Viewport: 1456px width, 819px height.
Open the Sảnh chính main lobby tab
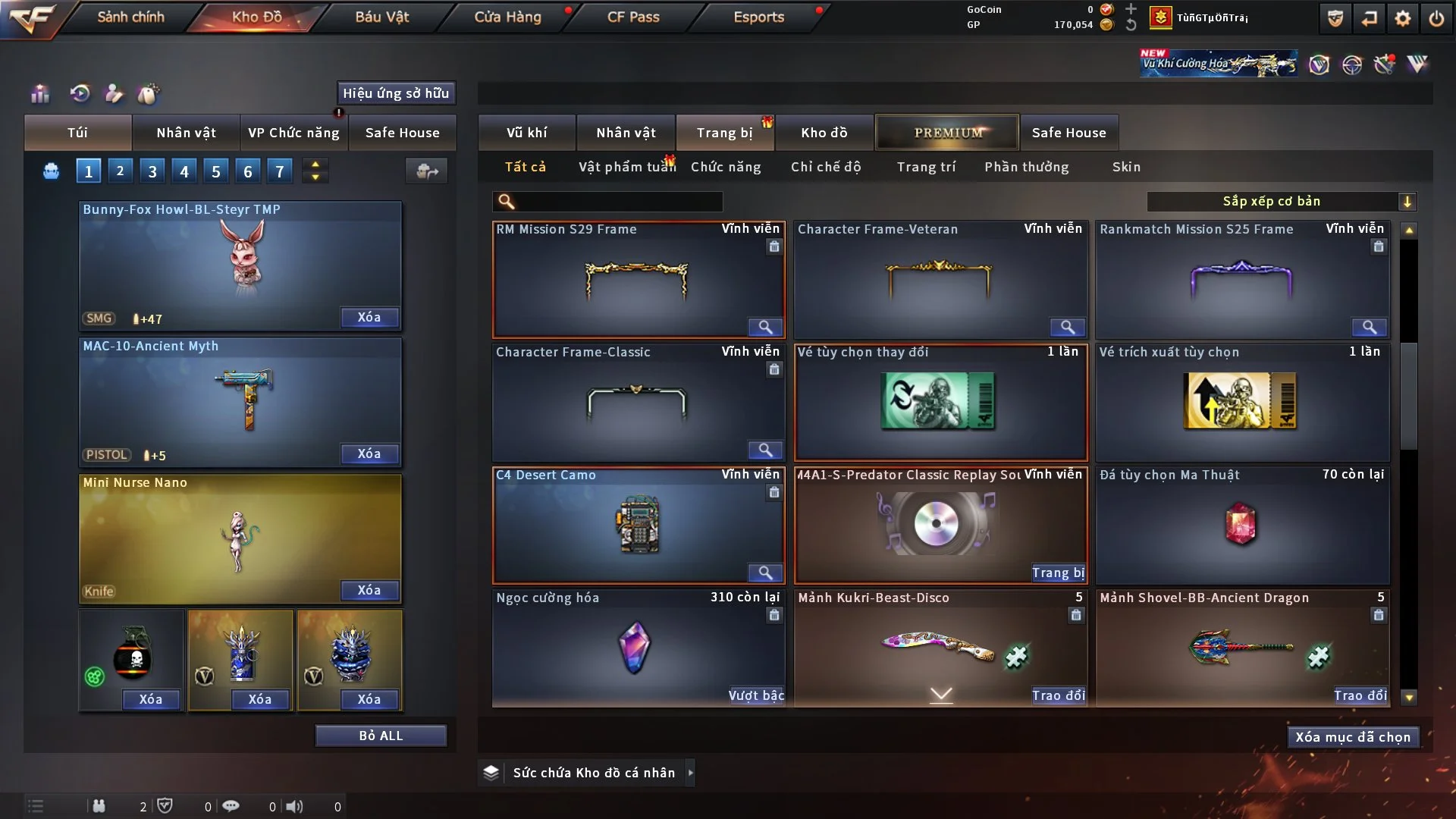coord(130,17)
